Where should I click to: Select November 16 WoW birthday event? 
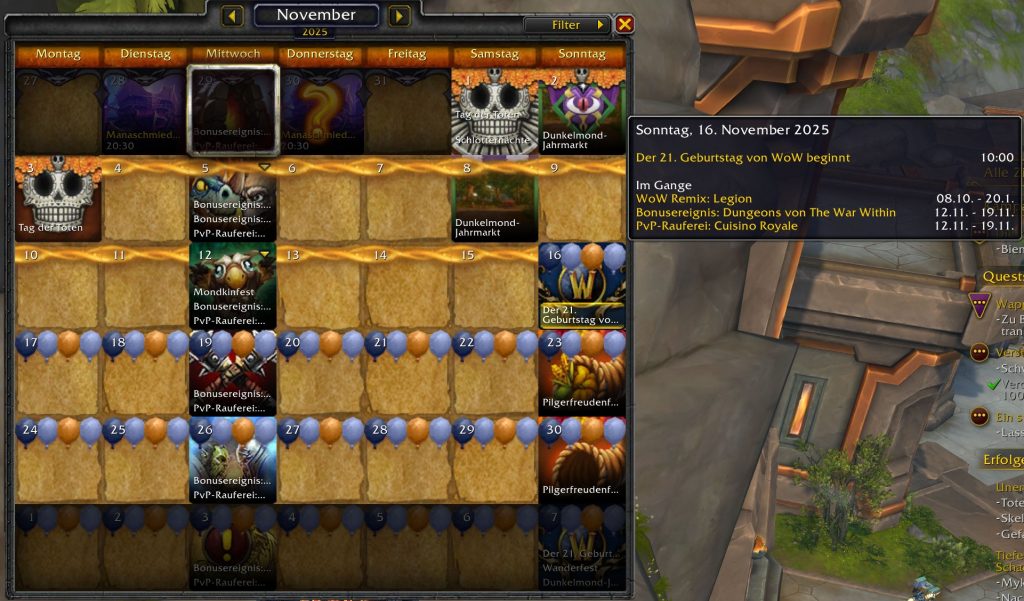pyautogui.click(x=582, y=286)
